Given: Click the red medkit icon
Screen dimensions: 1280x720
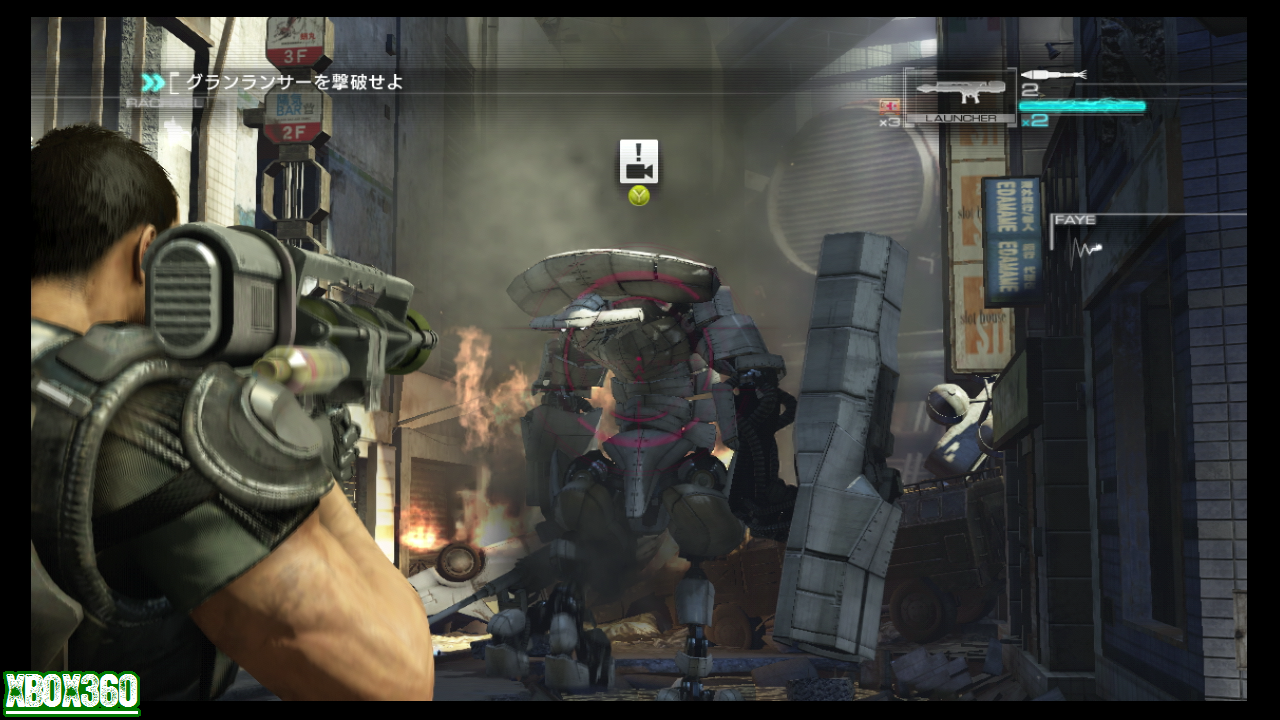Looking at the screenshot, I should (x=888, y=107).
